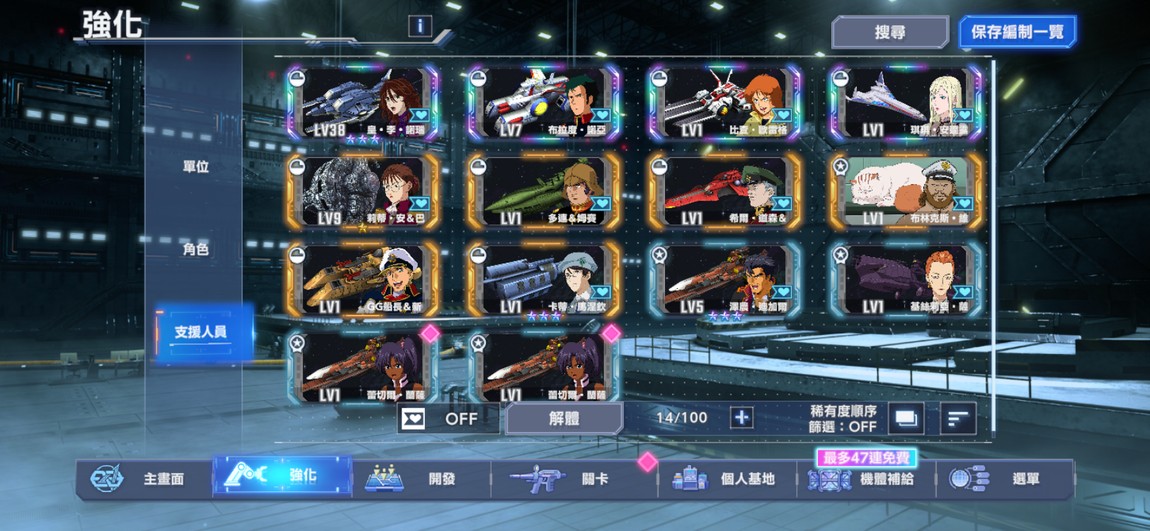The height and width of the screenshot is (531, 1150).
Task: Open the 搜尋 search button
Action: pos(889,32)
